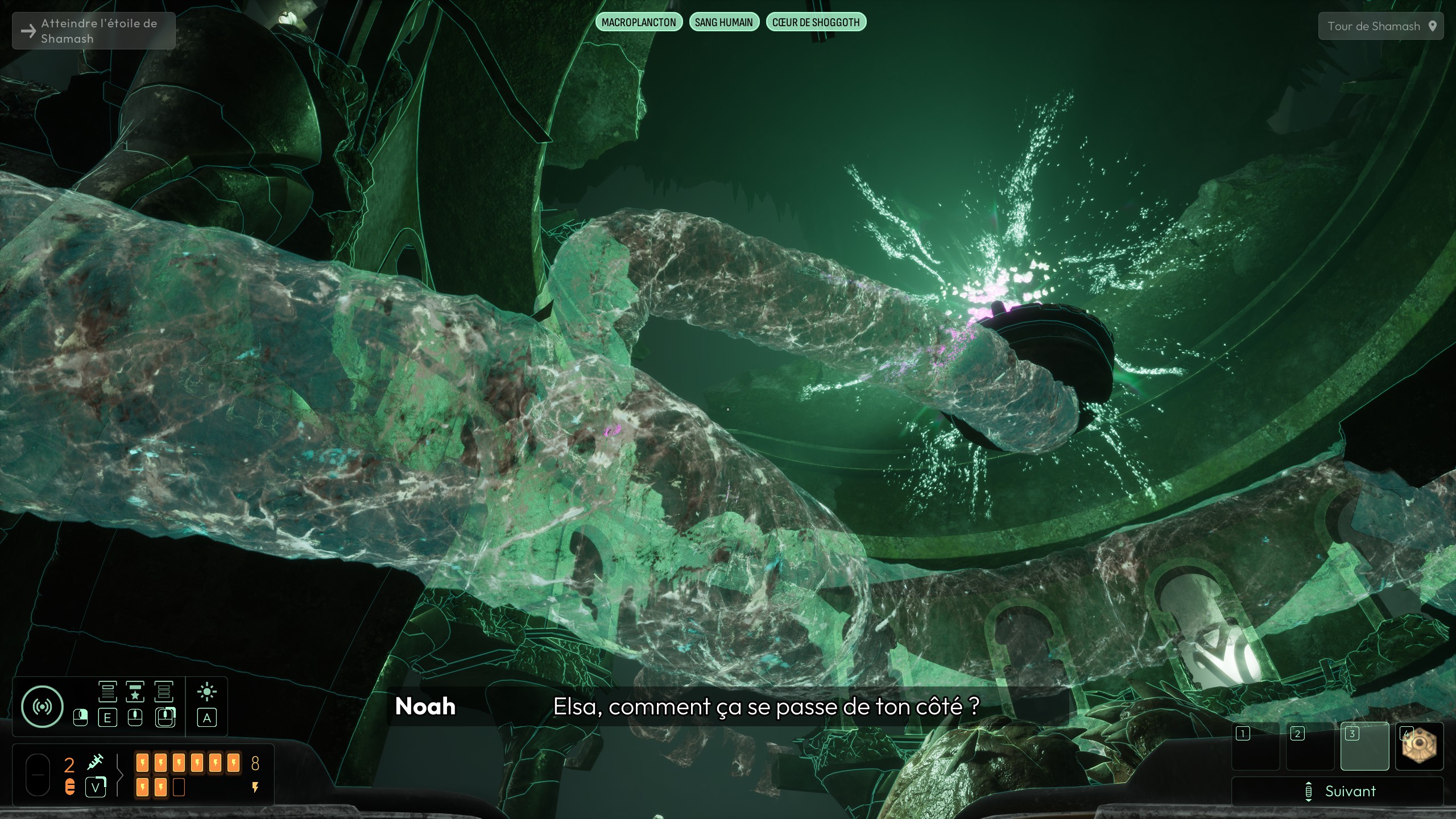The height and width of the screenshot is (819, 1456).
Task: Activate the sonar pulse icon
Action: tap(42, 706)
